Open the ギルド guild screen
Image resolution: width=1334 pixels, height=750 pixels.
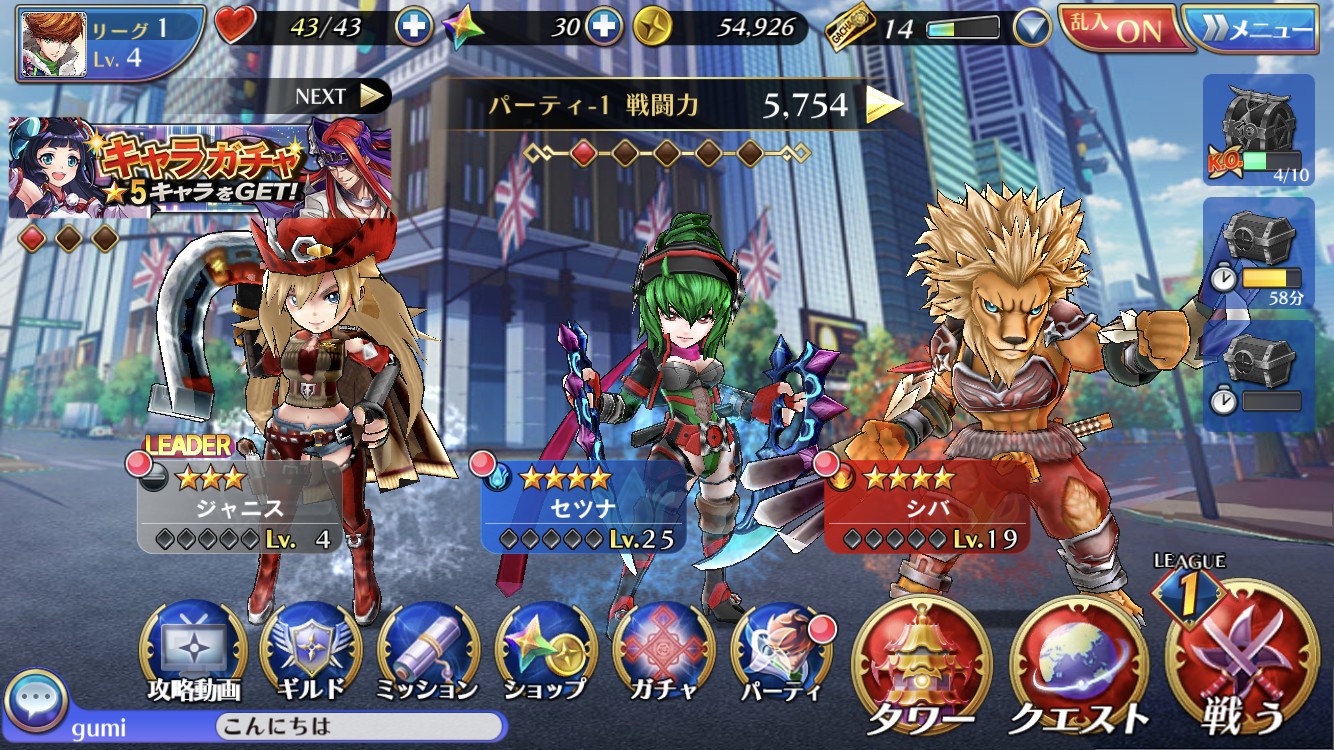309,652
